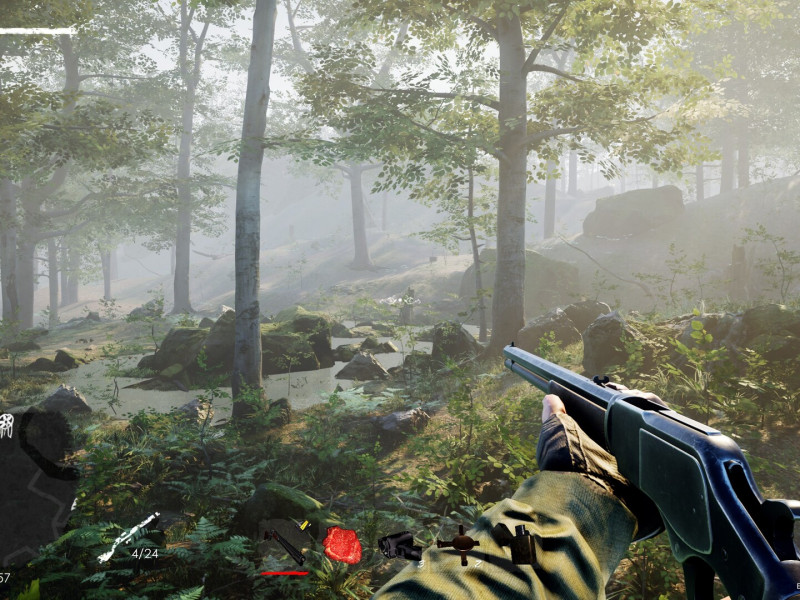Pick the black camera item slot
This screenshot has width=800, height=600.
[x=400, y=545]
